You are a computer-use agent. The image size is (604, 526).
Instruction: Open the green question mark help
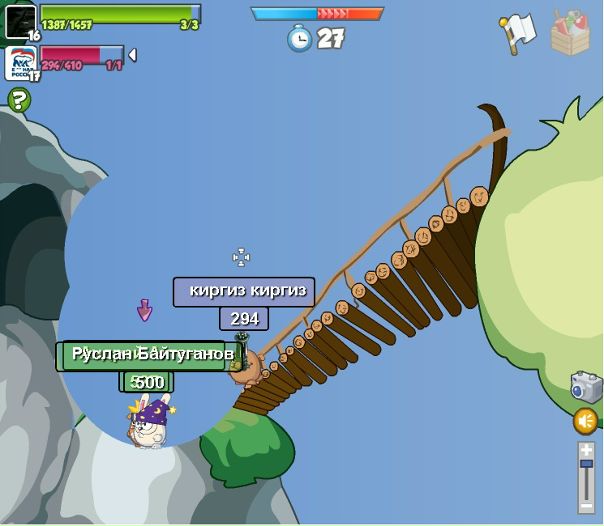19,99
